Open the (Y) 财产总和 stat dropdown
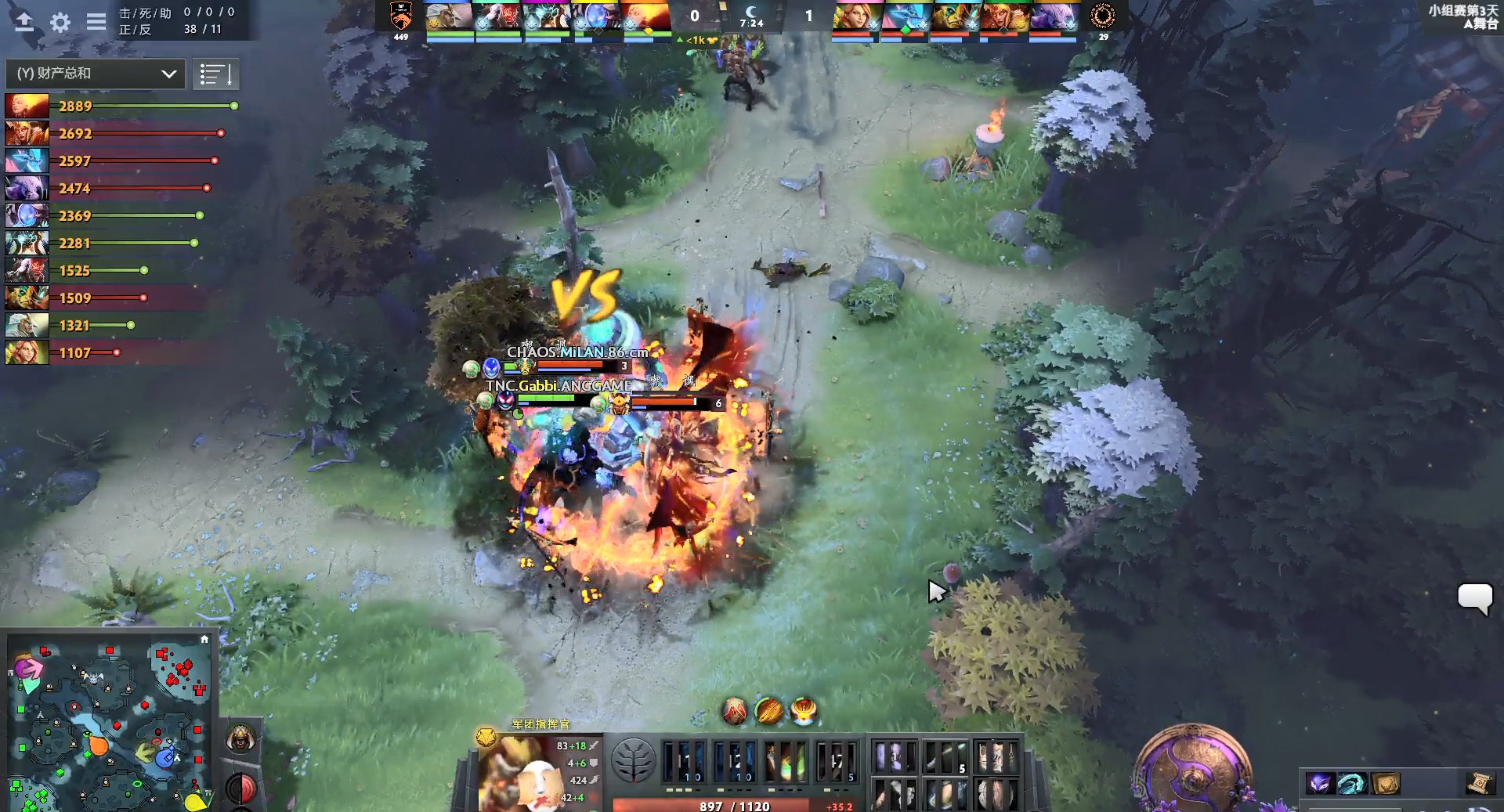1504x812 pixels. (x=94, y=74)
